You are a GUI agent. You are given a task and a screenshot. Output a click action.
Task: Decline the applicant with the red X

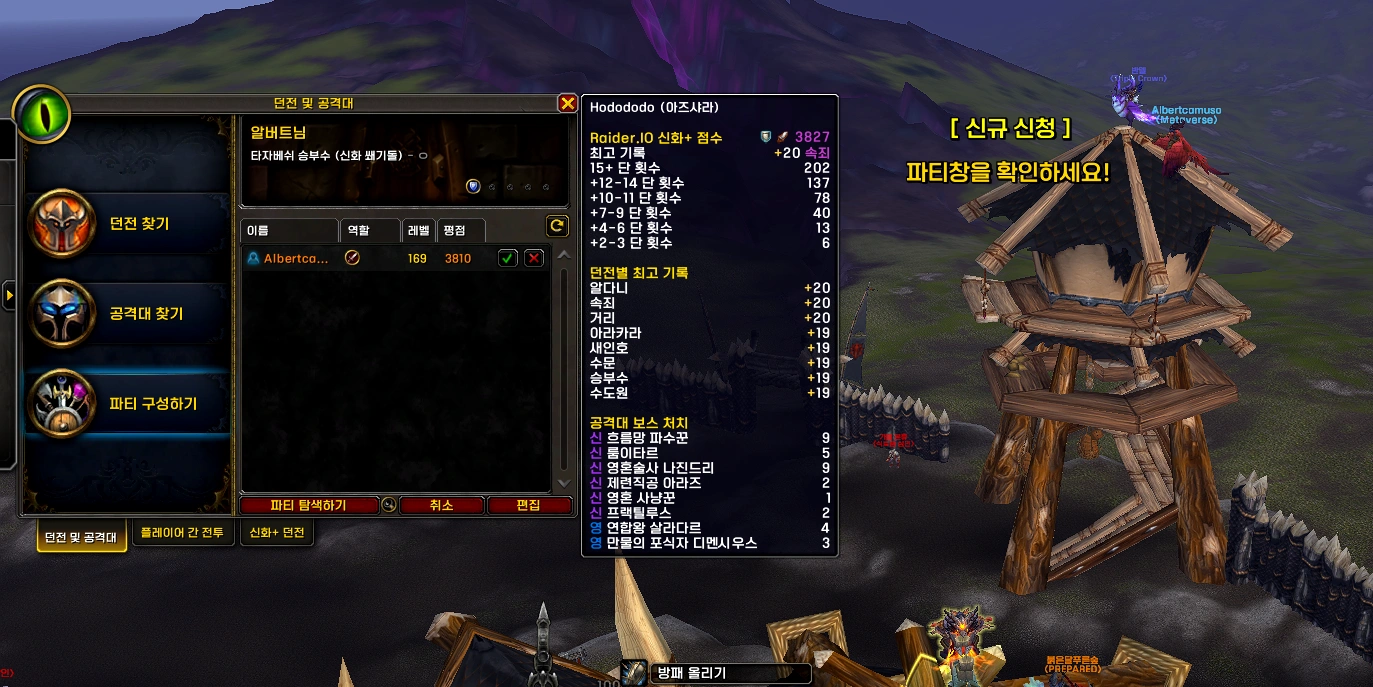coord(534,259)
